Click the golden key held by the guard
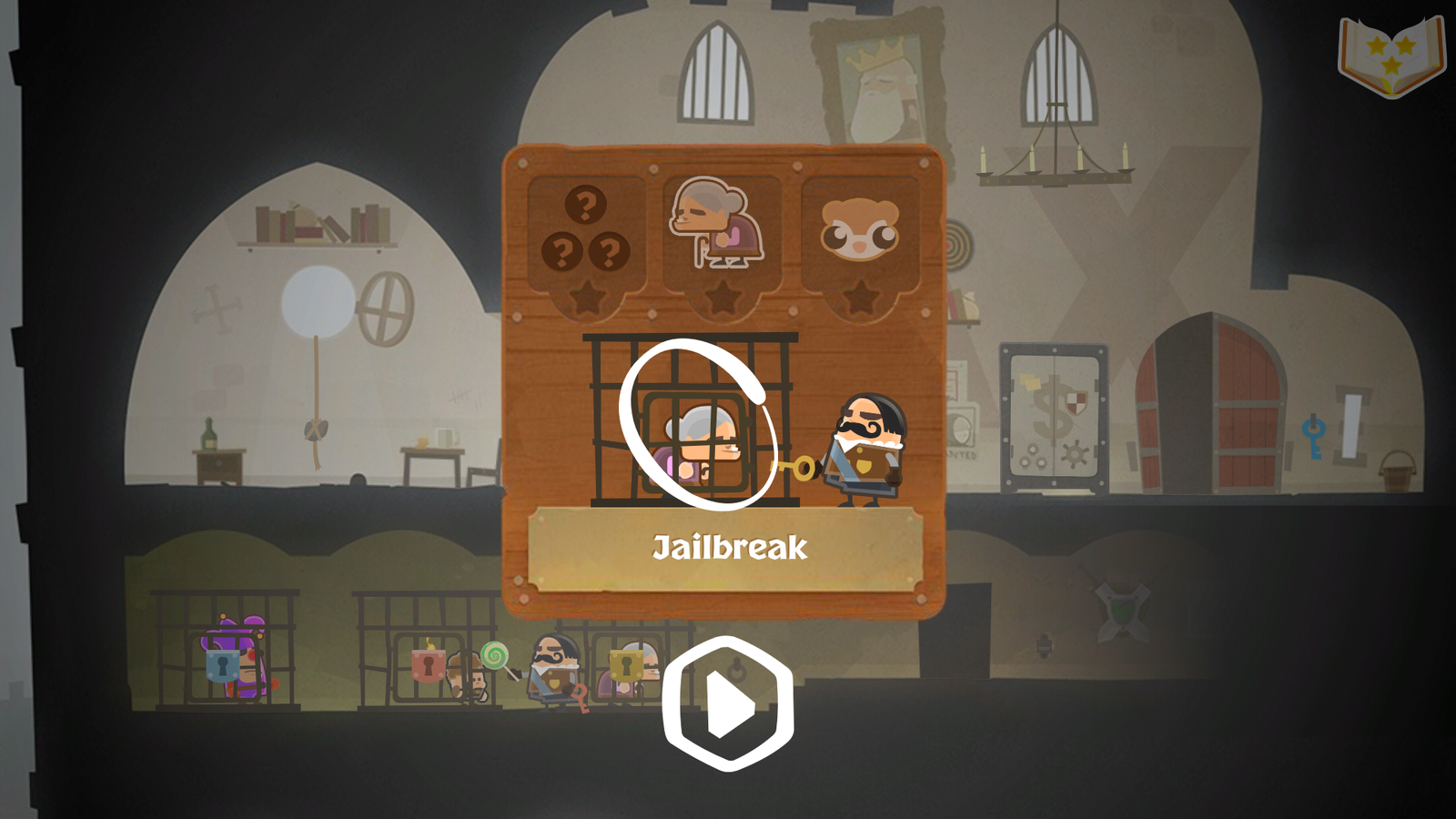1456x819 pixels. tap(794, 469)
